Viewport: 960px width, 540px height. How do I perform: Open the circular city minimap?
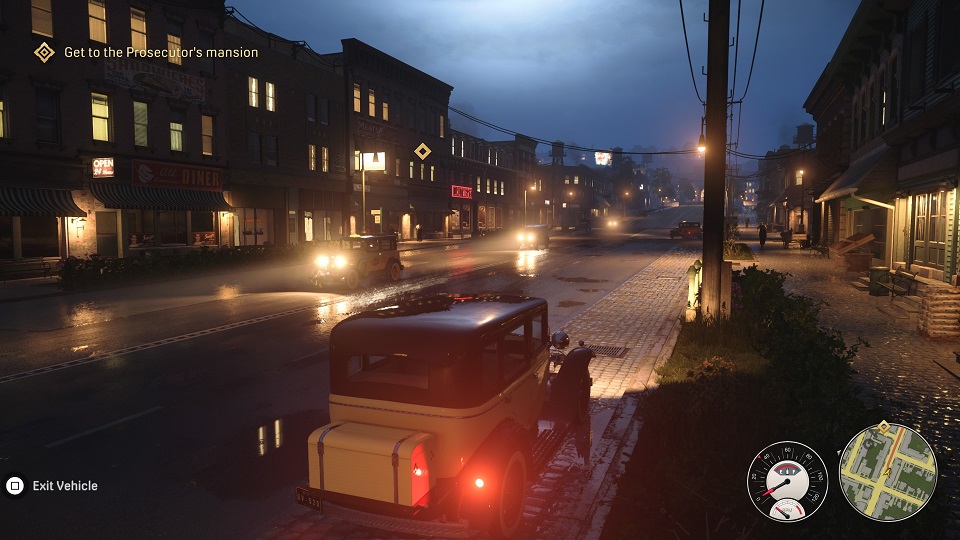887,472
